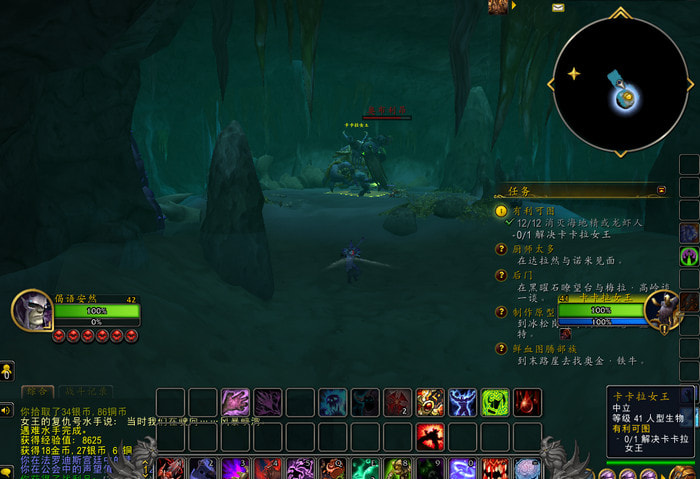Screen dimensions: 700x479
Task: Use the dark red rune ability with count 2
Action: click(398, 402)
